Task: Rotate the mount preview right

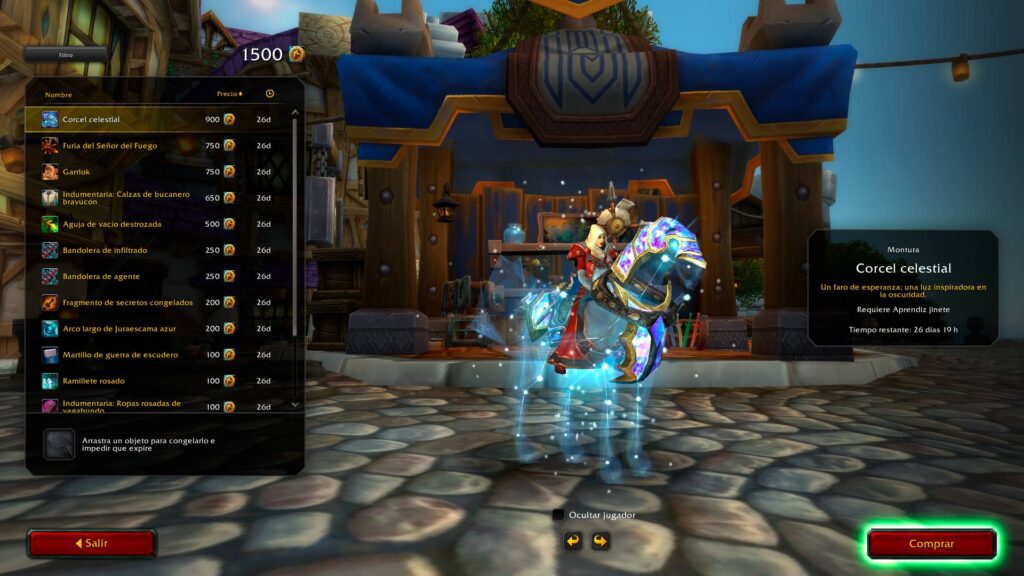Action: 599,541
